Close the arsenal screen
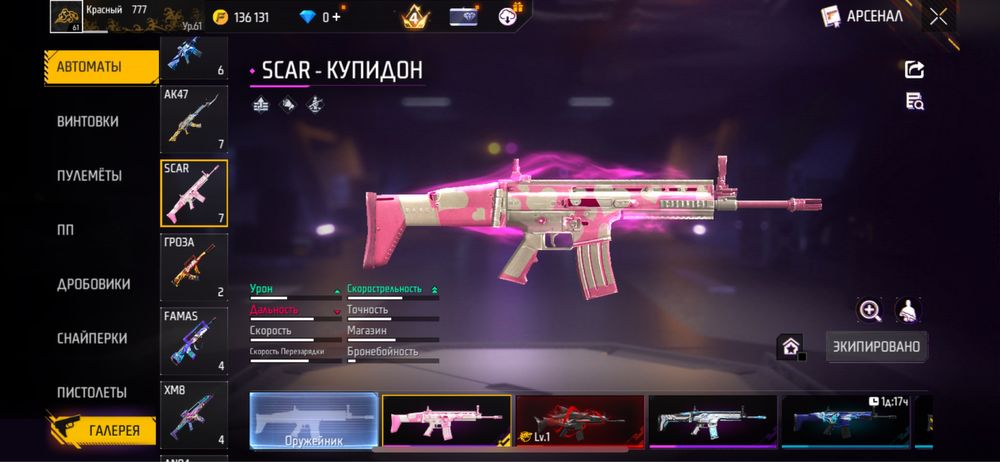The height and width of the screenshot is (462, 1000). [938, 16]
